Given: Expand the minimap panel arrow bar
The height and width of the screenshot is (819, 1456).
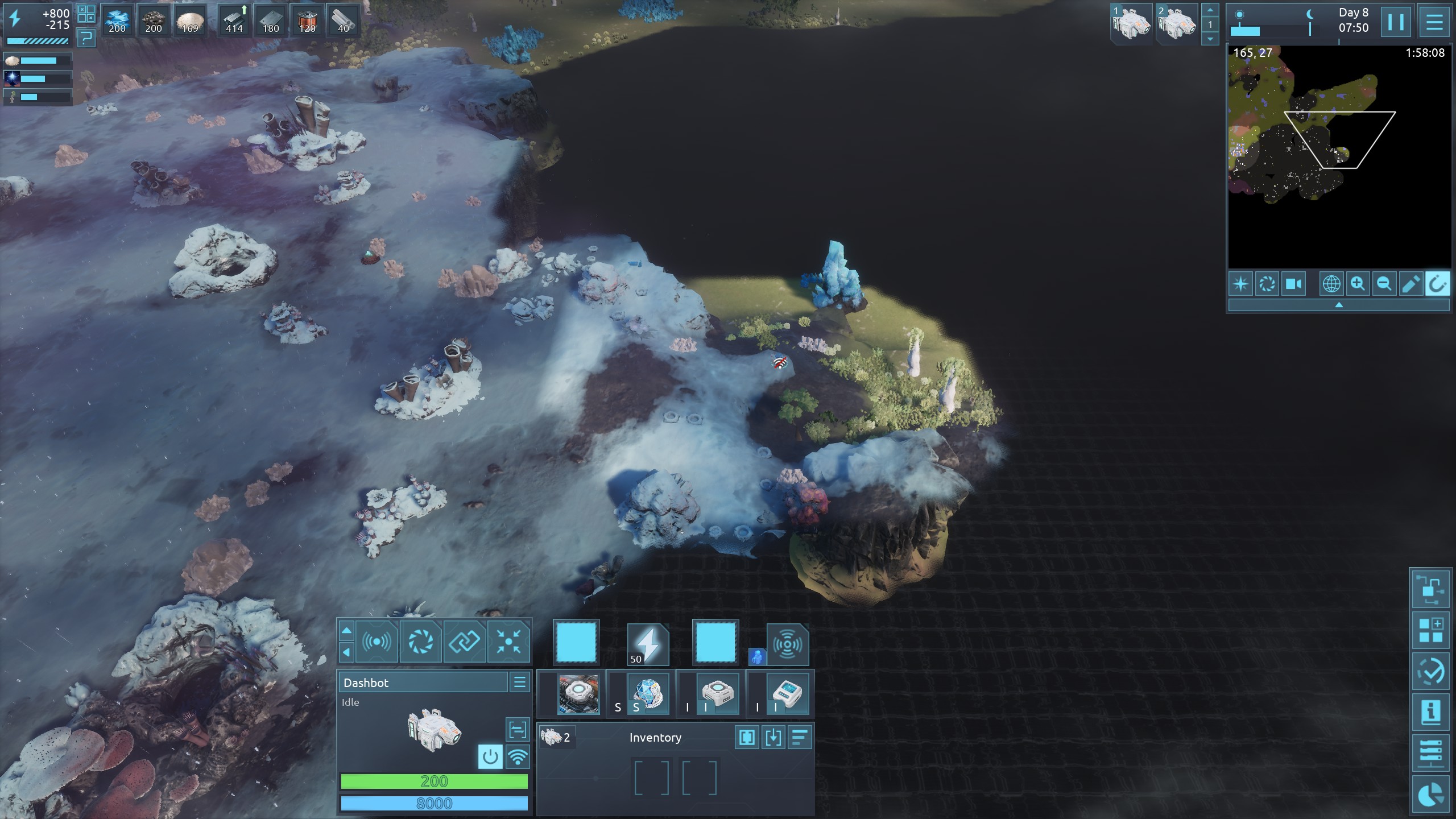Looking at the screenshot, I should [1338, 305].
